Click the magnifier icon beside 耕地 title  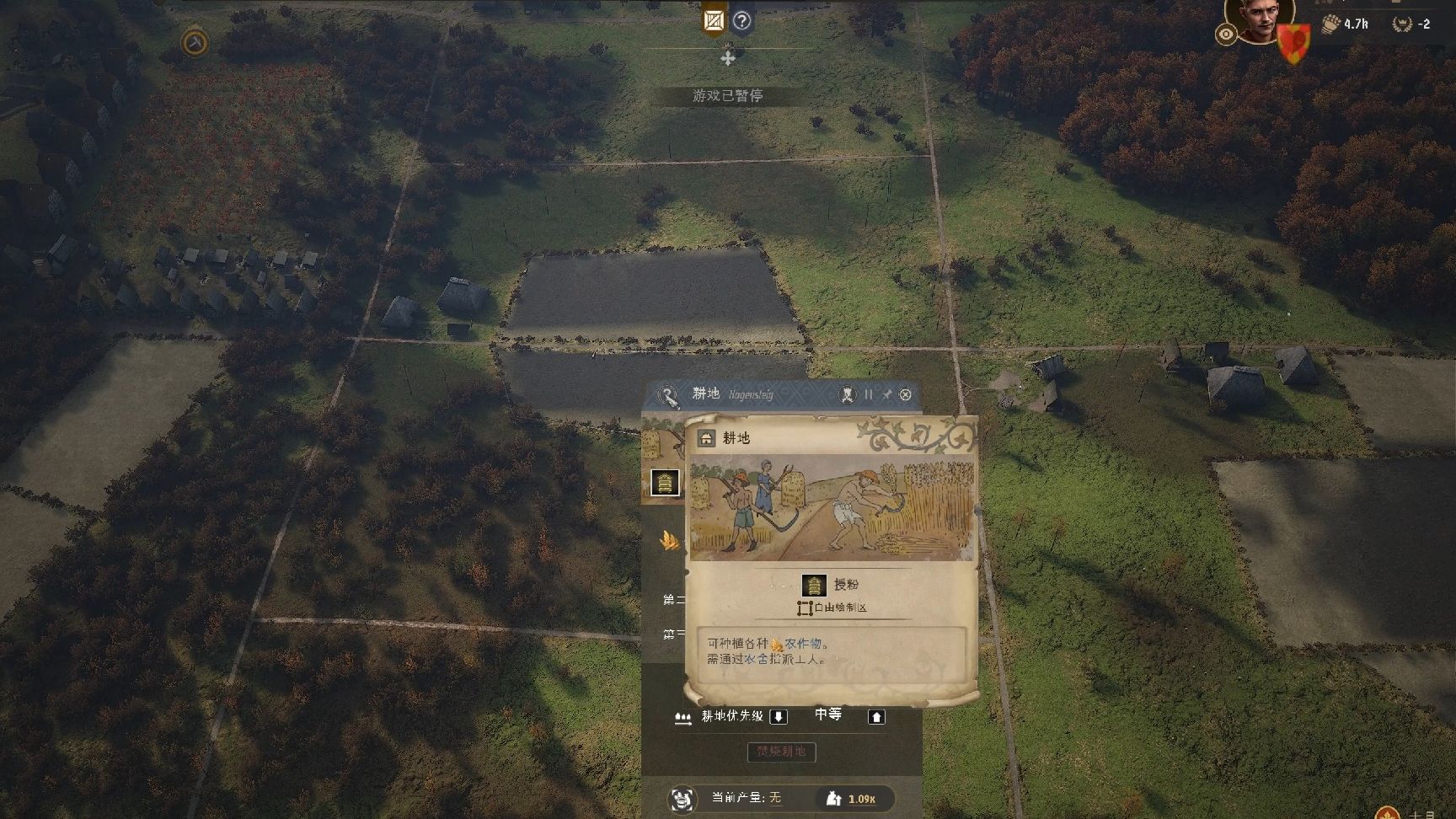coord(668,395)
